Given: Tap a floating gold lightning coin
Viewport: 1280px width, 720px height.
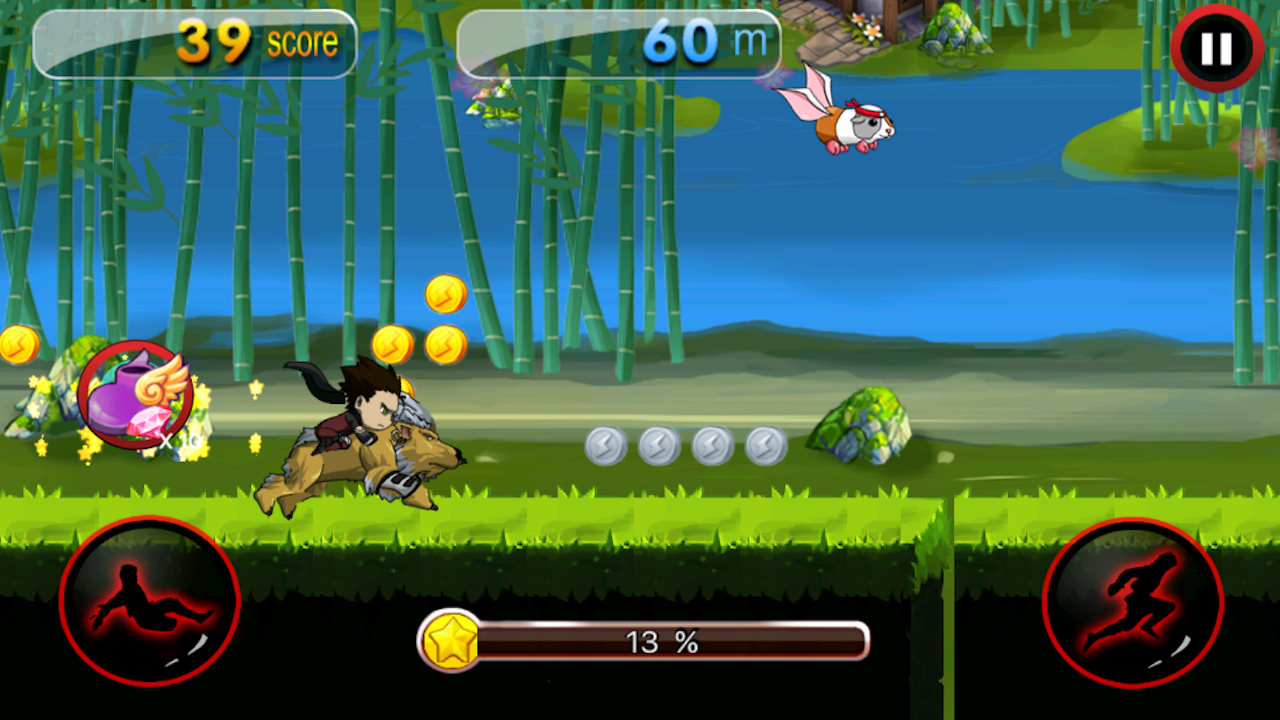Looking at the screenshot, I should click(394, 343).
